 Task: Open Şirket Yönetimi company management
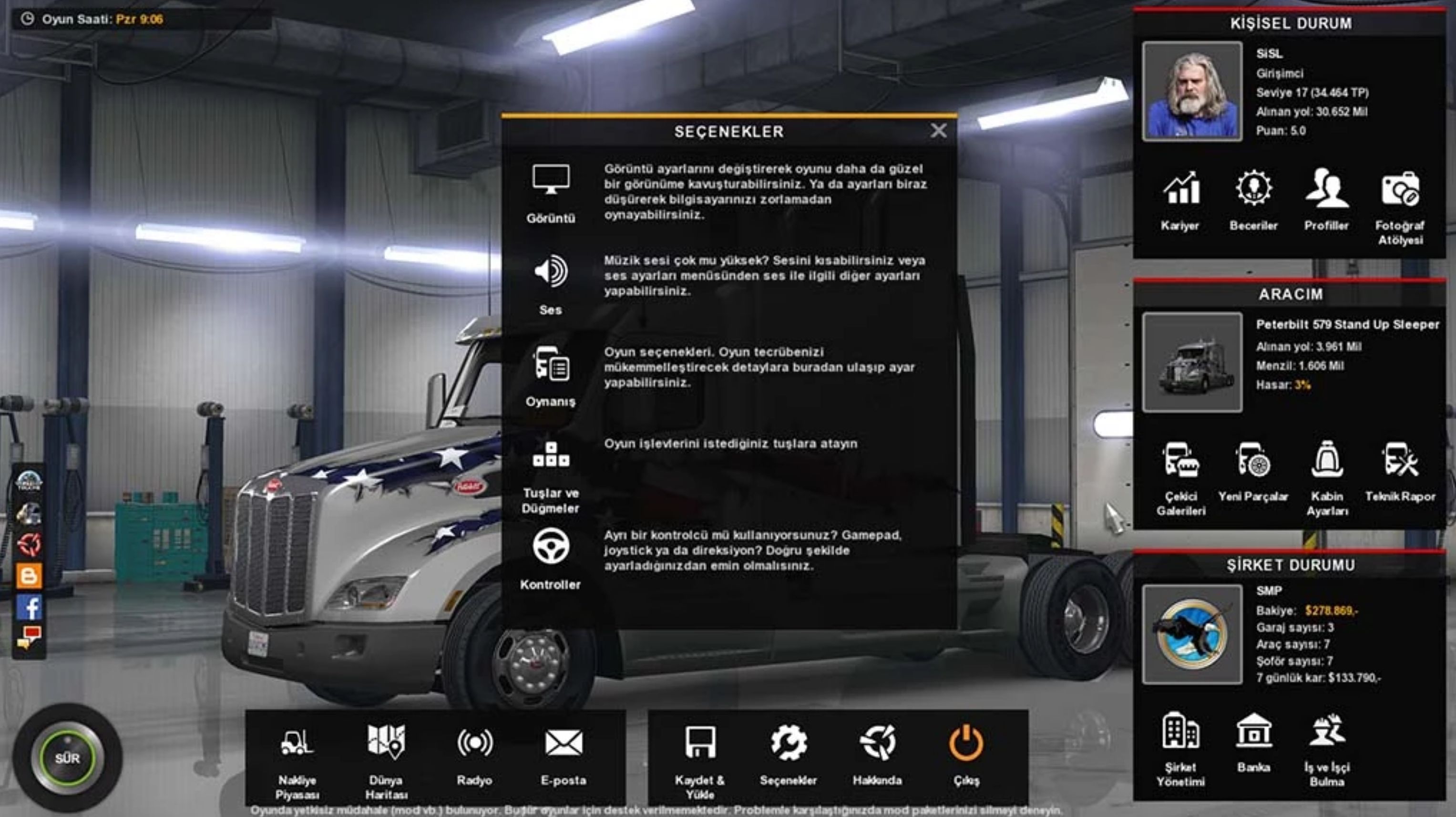[x=1180, y=747]
